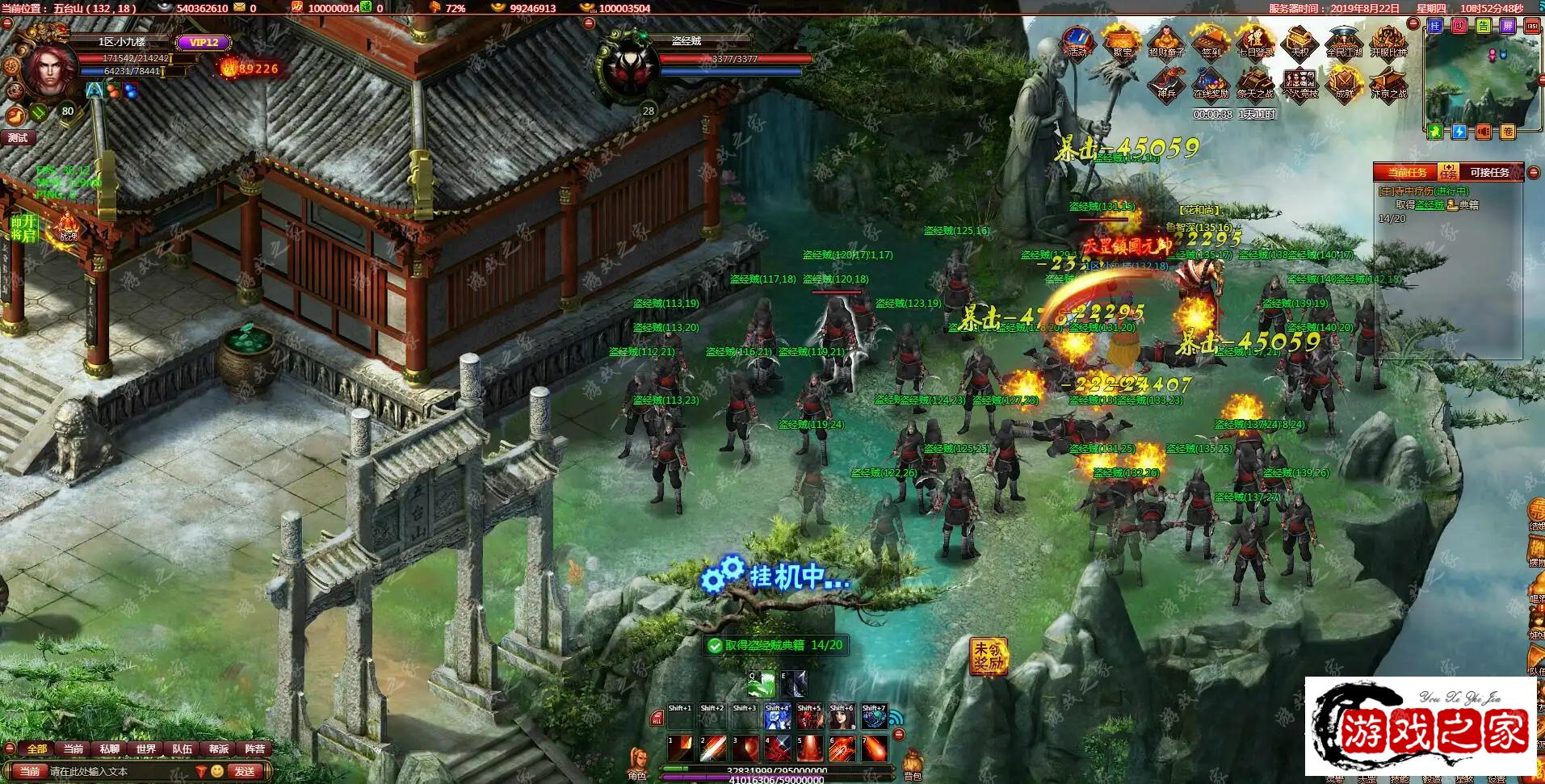
Task: Claim the 未领奖励 unclaimed reward
Action: (988, 656)
